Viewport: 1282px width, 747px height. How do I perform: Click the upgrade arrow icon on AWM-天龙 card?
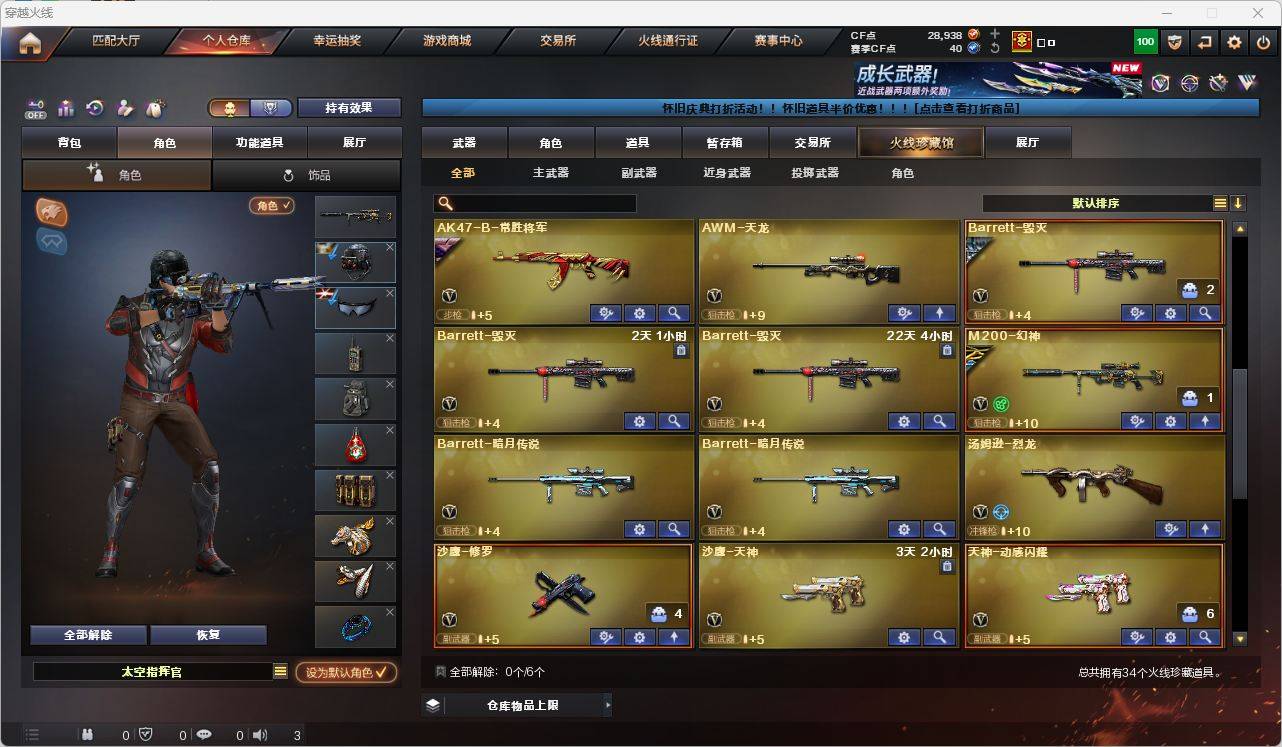(x=938, y=313)
